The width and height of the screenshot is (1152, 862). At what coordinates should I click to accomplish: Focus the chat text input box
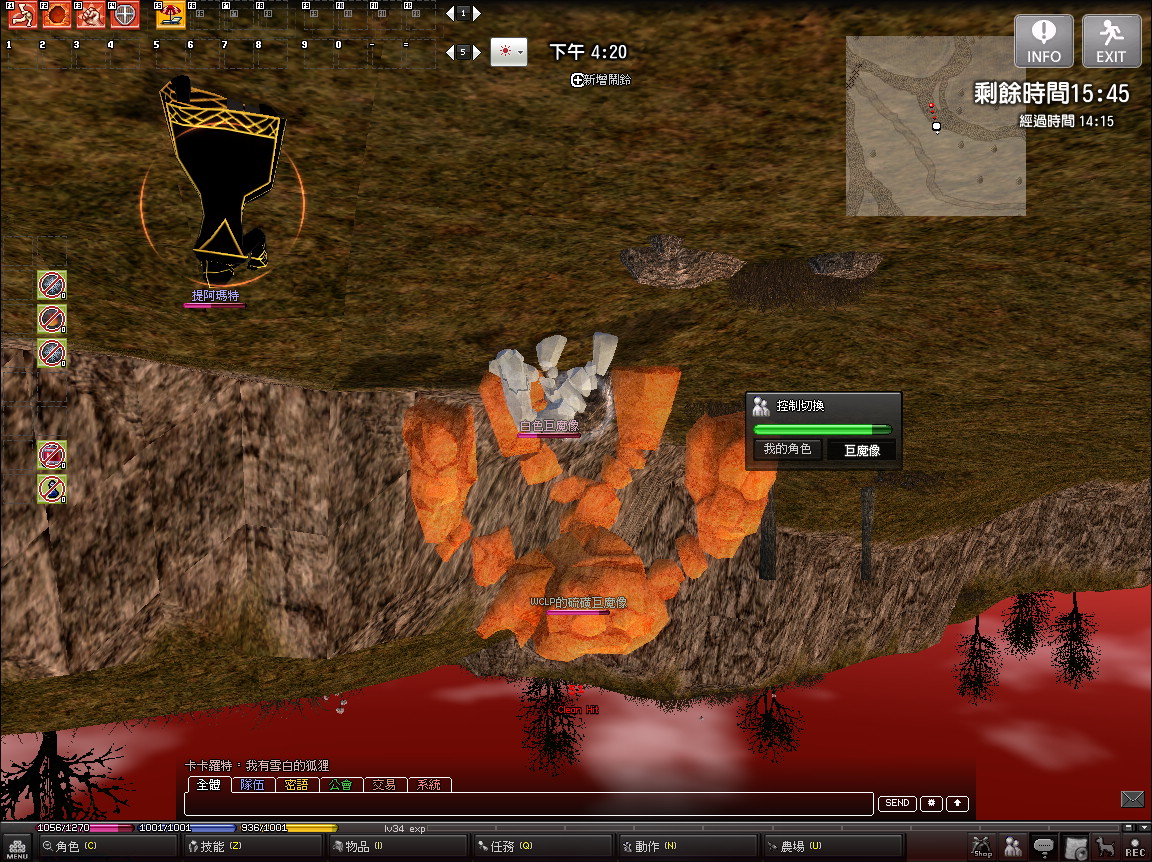tap(530, 804)
